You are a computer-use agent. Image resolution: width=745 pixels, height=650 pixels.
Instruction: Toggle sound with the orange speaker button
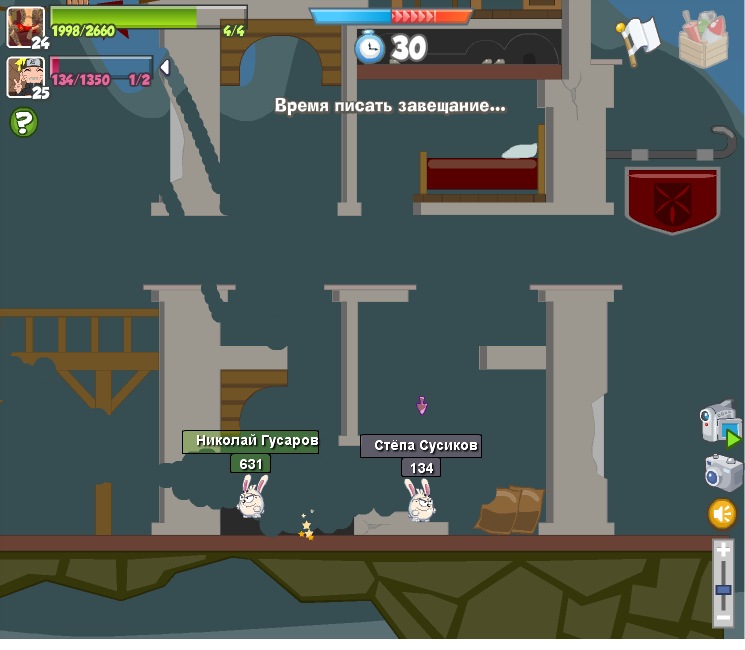click(722, 514)
